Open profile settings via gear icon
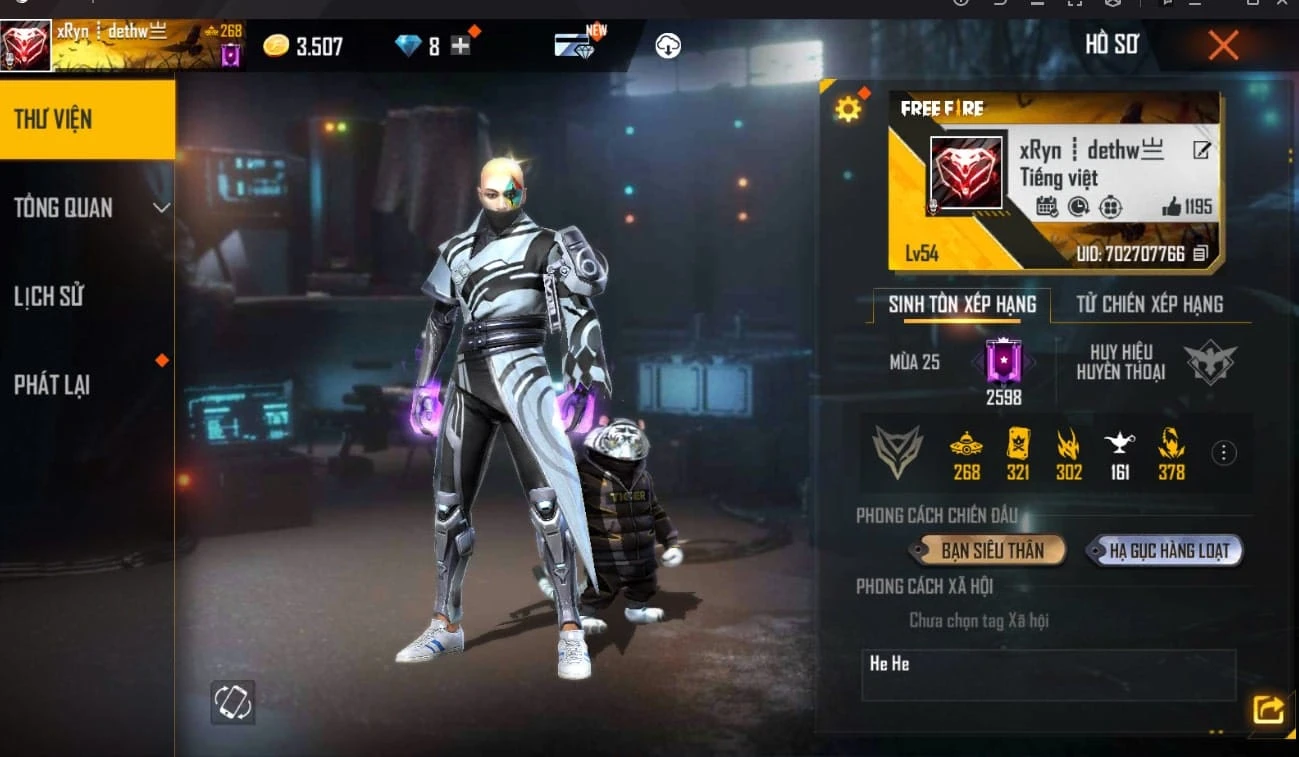 [x=849, y=108]
